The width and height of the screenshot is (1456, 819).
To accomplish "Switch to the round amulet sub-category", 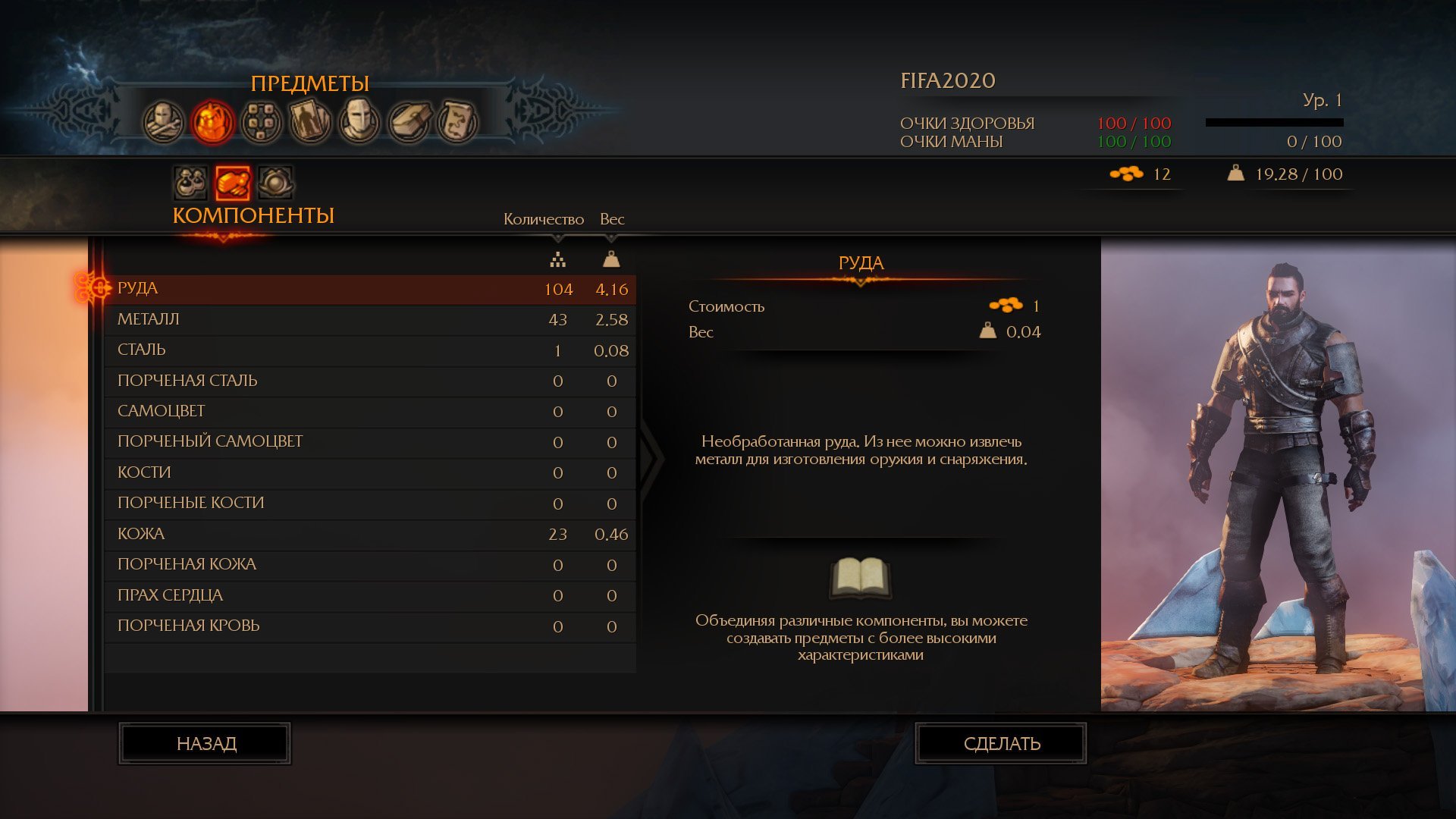I will click(x=275, y=183).
